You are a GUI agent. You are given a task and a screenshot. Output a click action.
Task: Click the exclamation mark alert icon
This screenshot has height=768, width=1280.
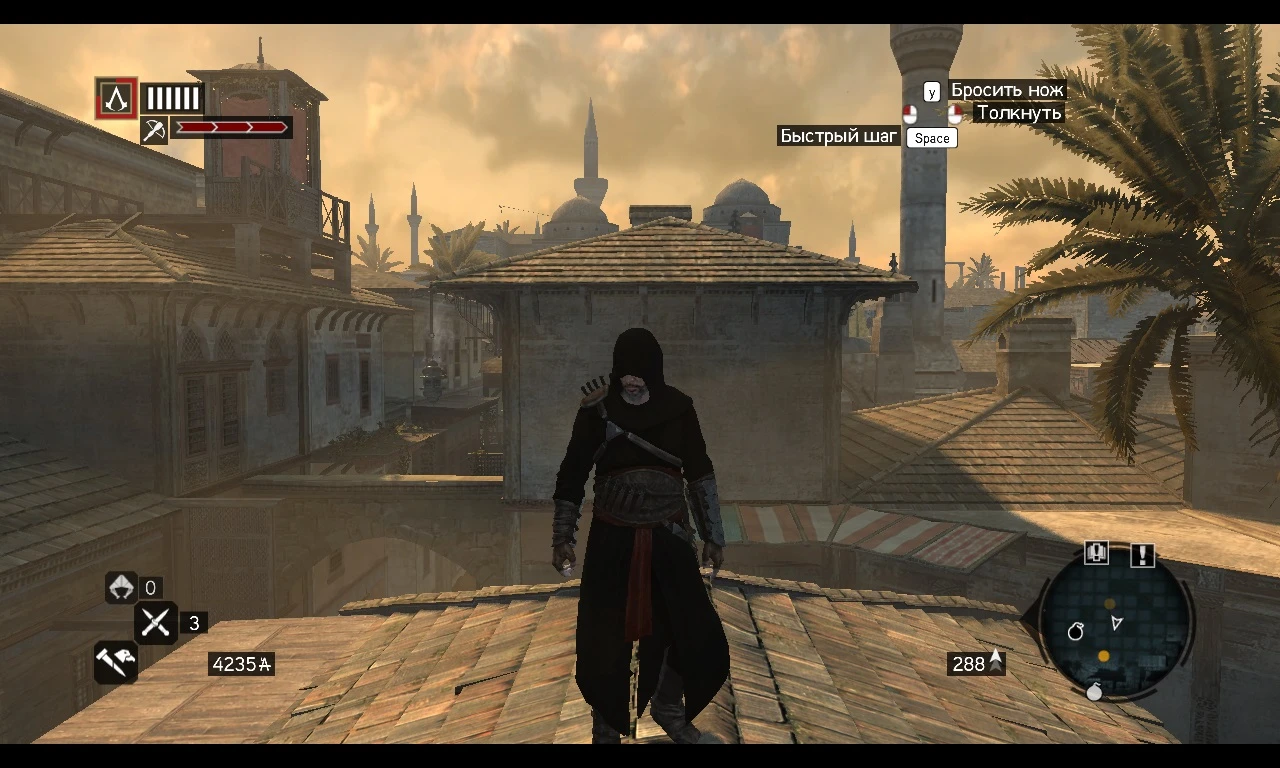(x=1142, y=553)
